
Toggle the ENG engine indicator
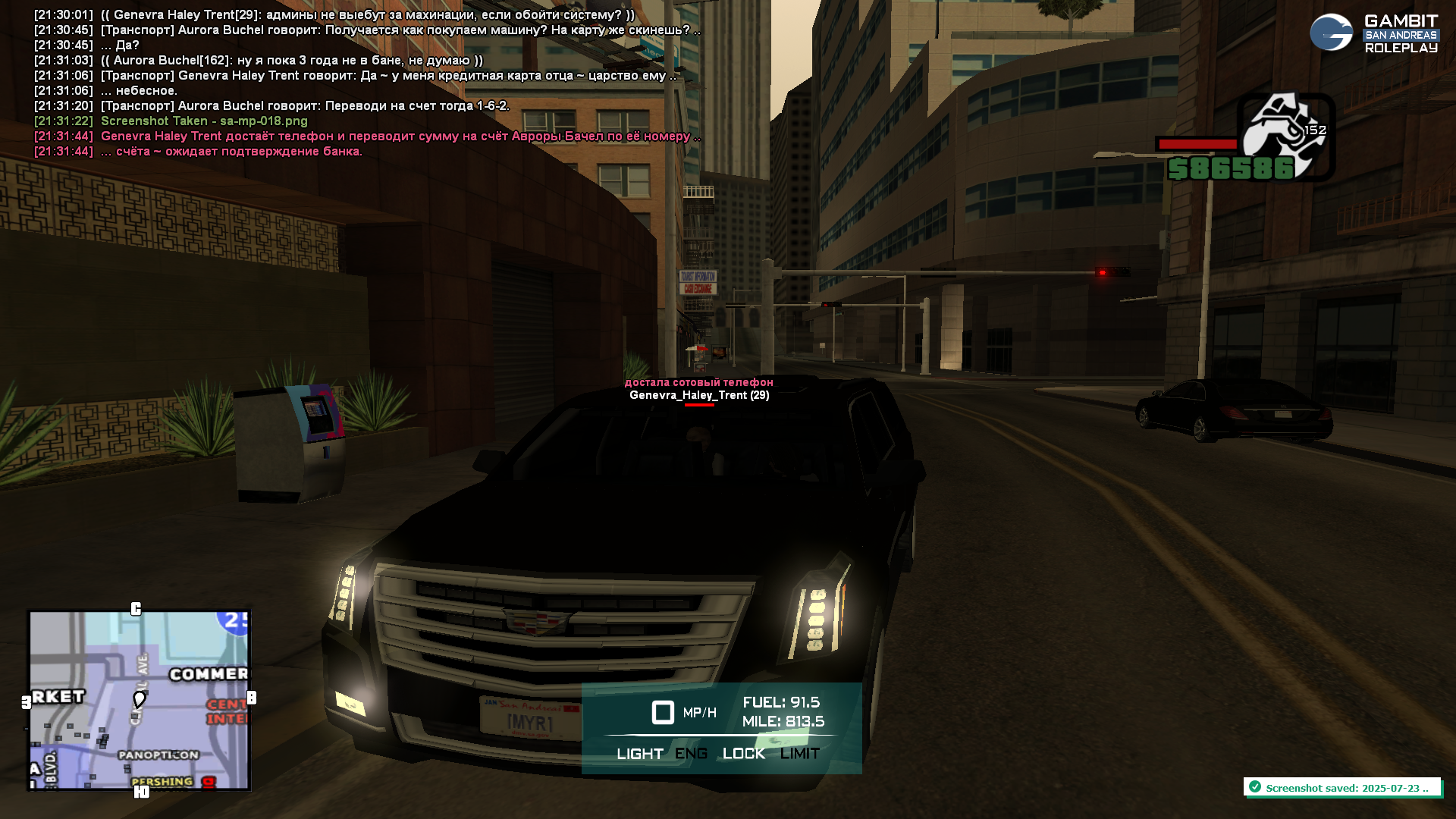[691, 754]
